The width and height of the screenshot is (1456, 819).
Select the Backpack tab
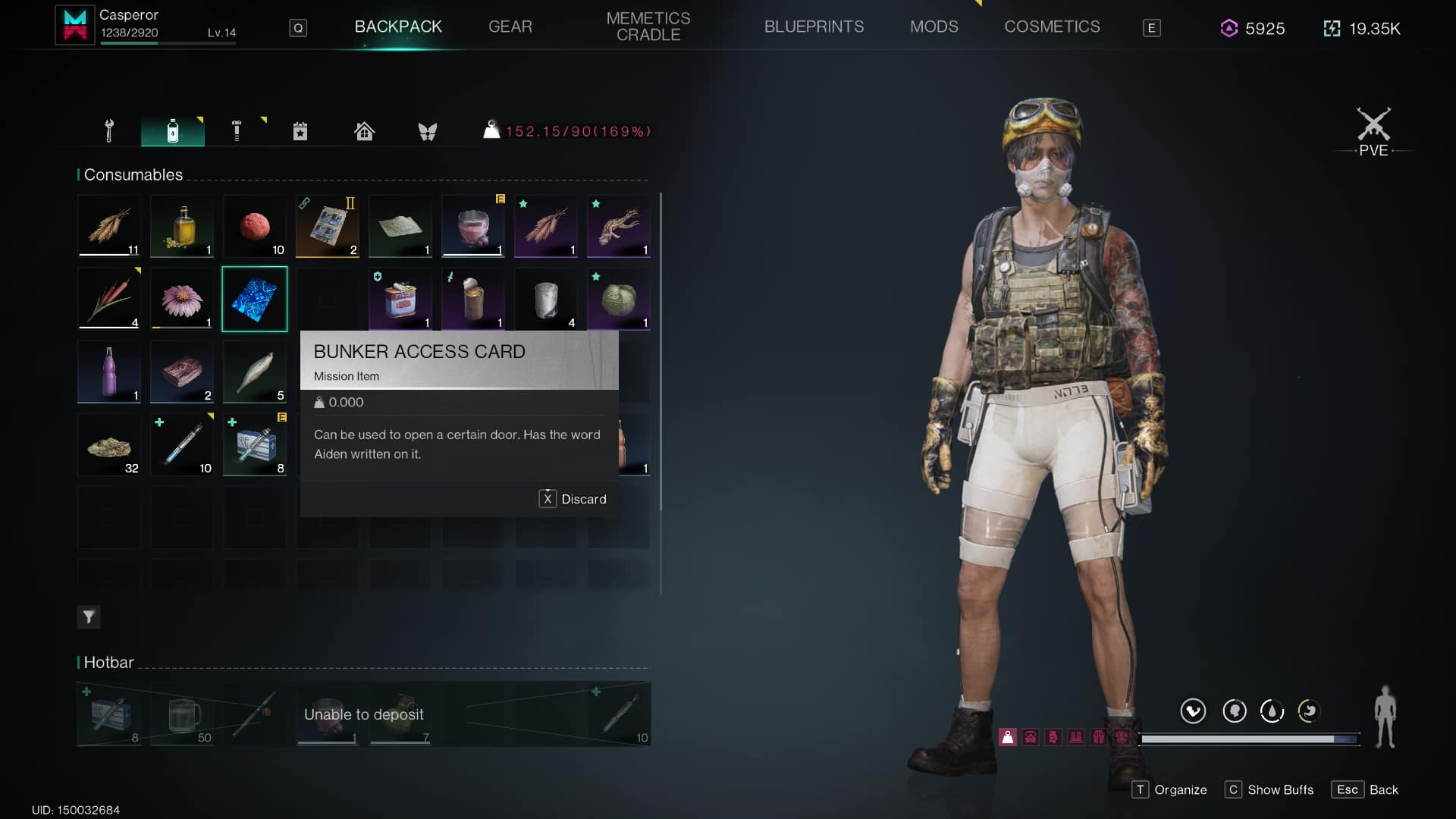[398, 27]
